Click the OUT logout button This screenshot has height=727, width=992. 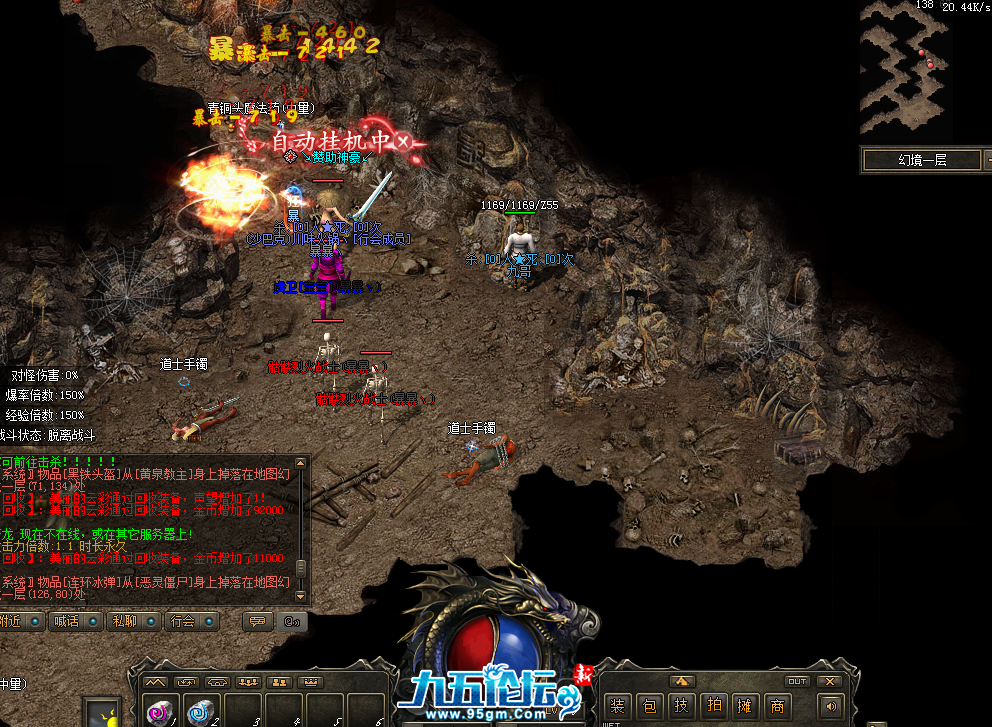point(797,682)
